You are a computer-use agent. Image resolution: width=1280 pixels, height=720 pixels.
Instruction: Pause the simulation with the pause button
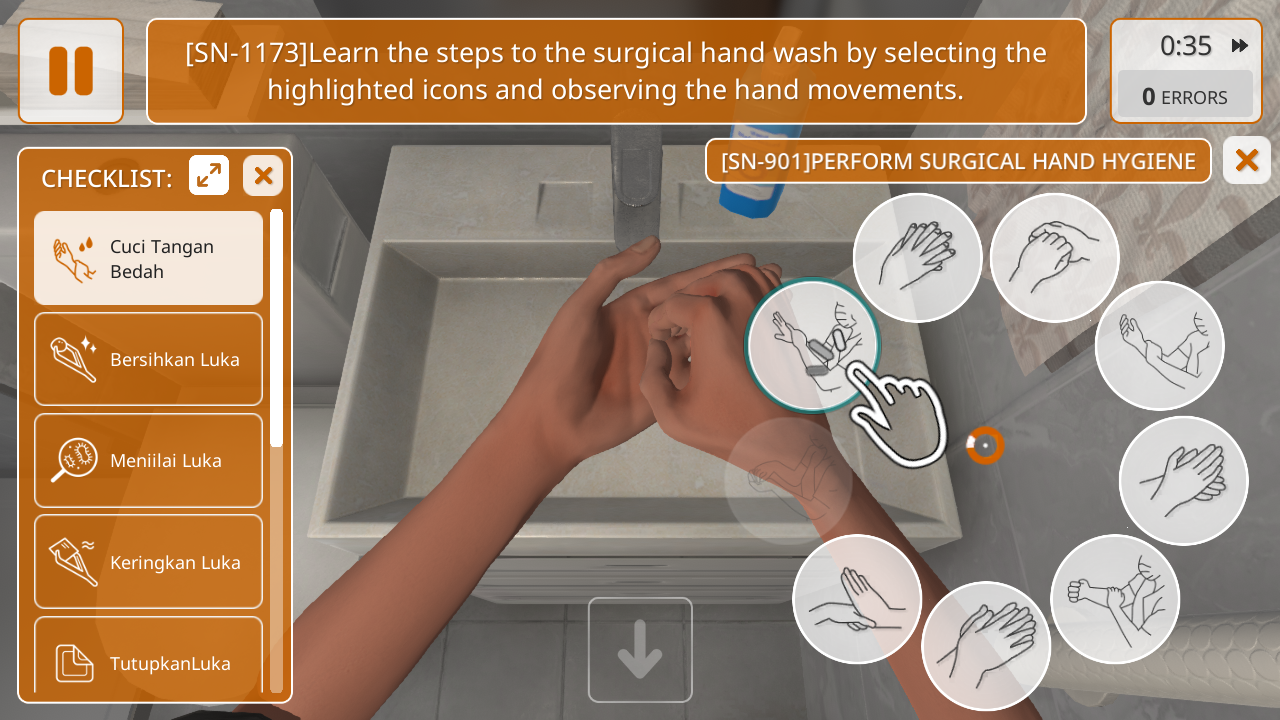(x=71, y=71)
